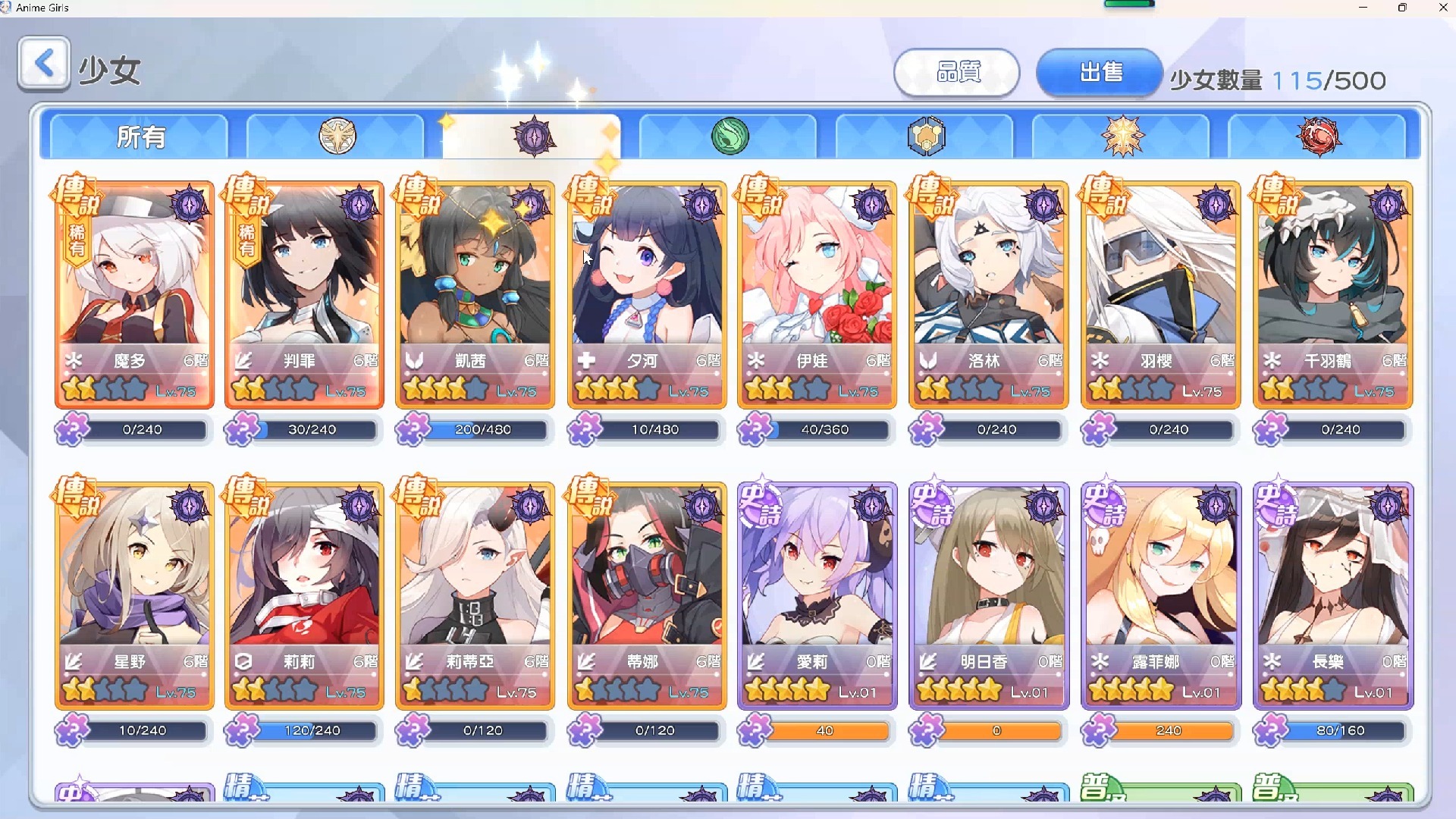This screenshot has width=1456, height=819.
Task: Go back with the arrow button
Action: pyautogui.click(x=44, y=64)
